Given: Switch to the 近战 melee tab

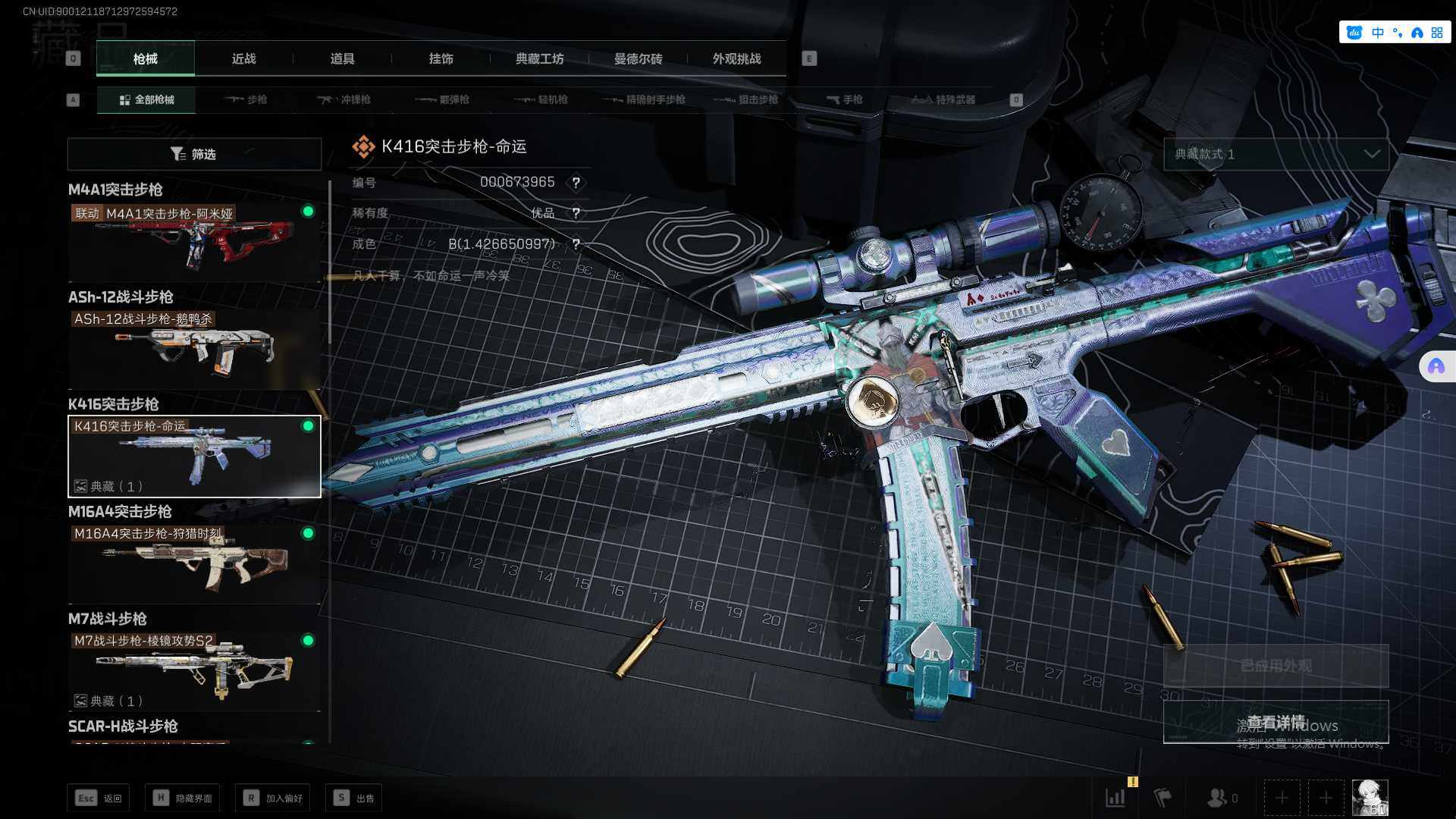Looking at the screenshot, I should tap(243, 58).
